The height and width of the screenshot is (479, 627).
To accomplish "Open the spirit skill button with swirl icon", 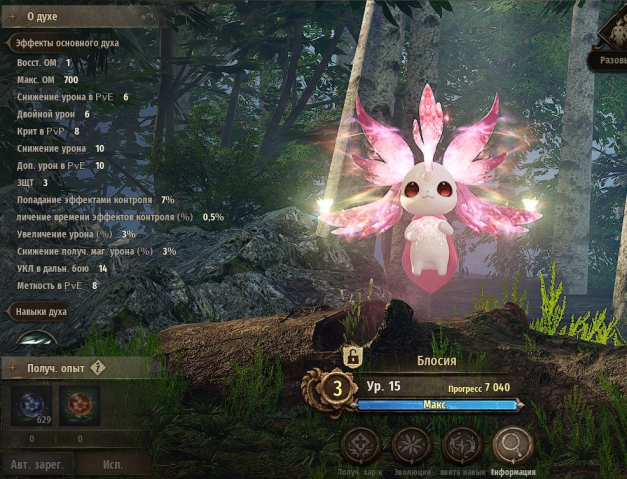I will point(462,446).
